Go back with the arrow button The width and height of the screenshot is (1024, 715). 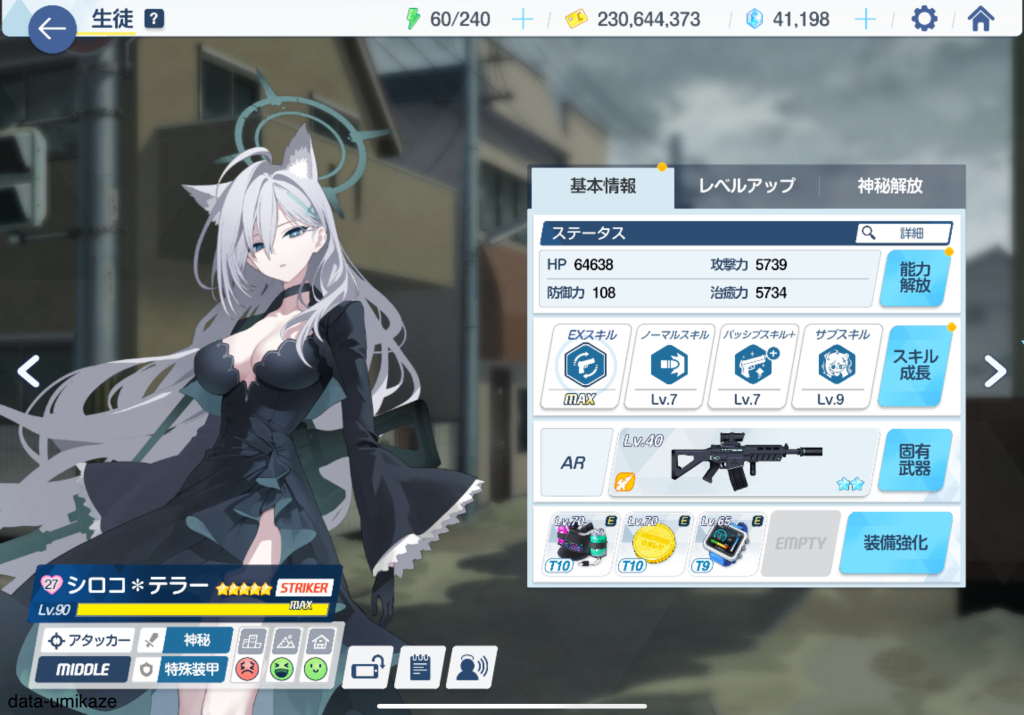click(52, 30)
